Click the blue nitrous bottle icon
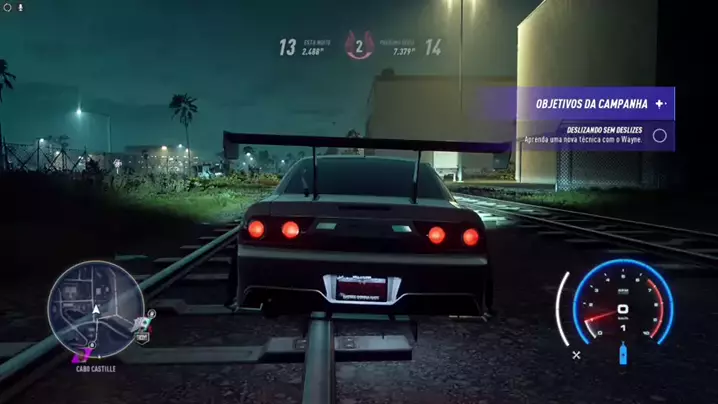 pyautogui.click(x=622, y=353)
